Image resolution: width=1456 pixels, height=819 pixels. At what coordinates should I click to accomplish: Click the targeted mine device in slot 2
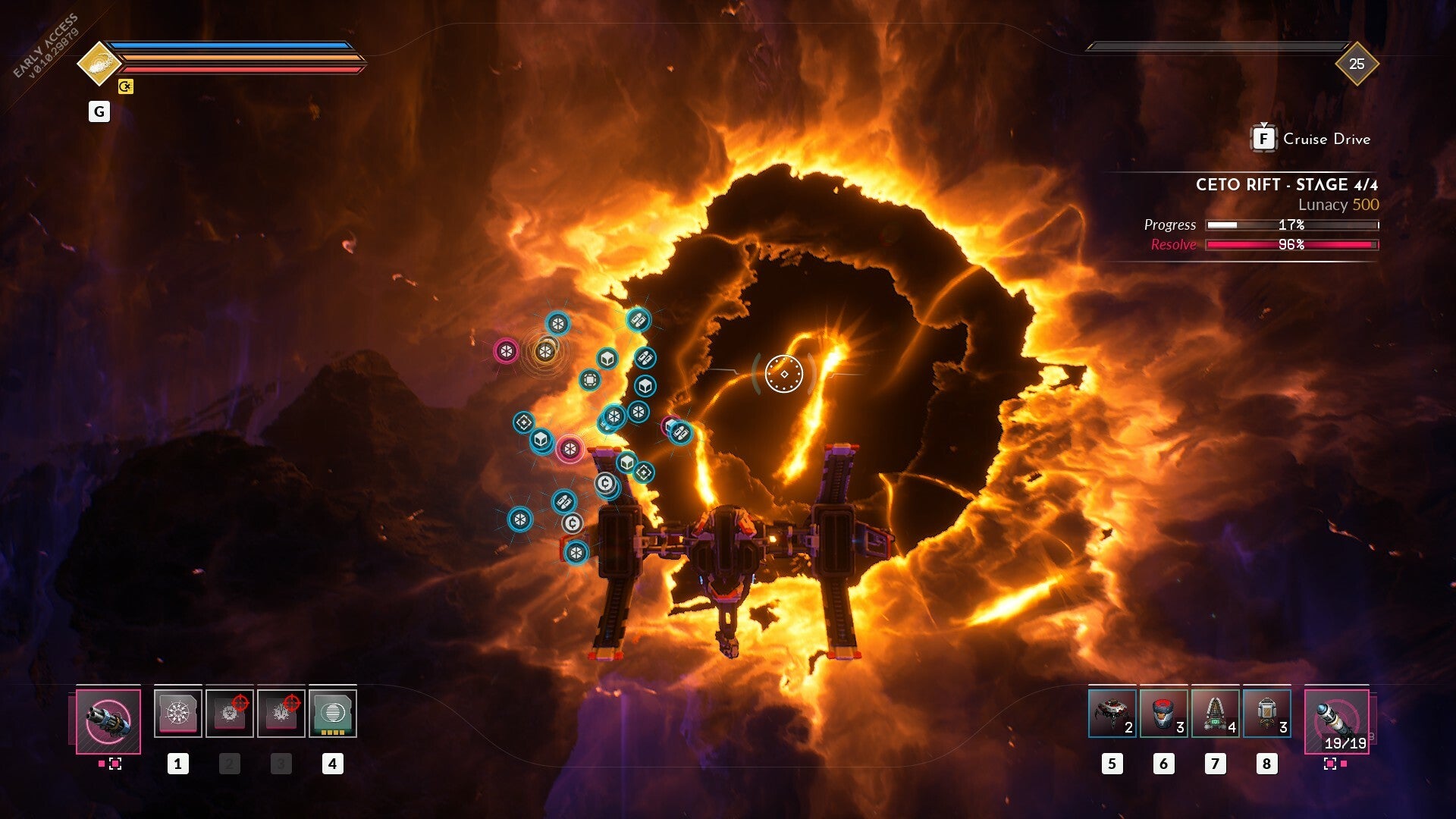coord(231,713)
